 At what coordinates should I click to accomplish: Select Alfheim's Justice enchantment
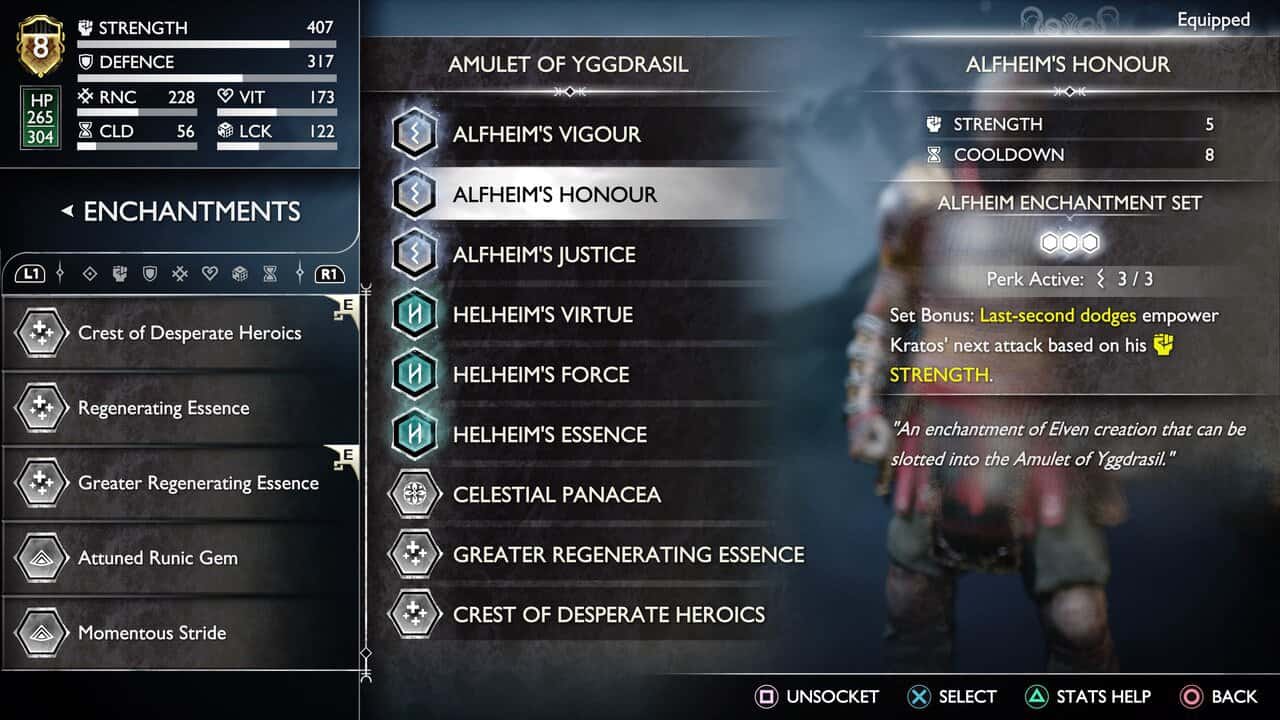(544, 254)
